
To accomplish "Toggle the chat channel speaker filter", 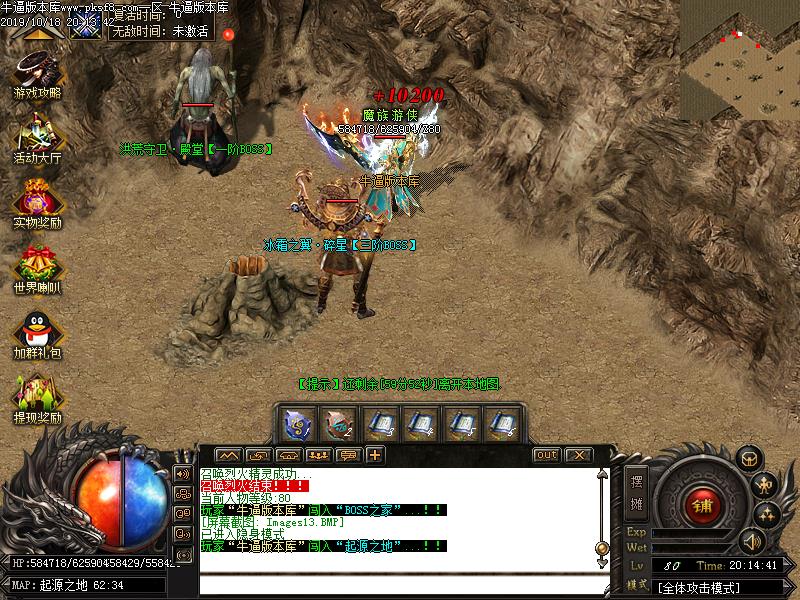I will [x=183, y=473].
